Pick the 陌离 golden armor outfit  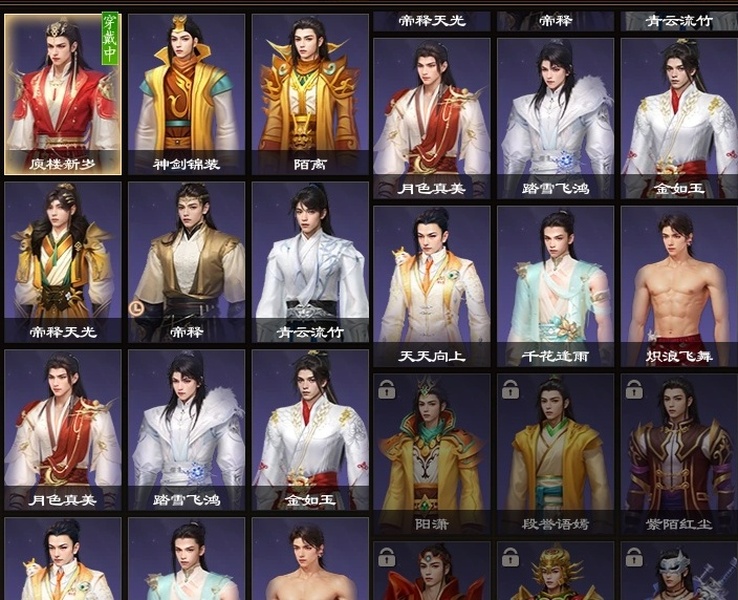(x=310, y=94)
